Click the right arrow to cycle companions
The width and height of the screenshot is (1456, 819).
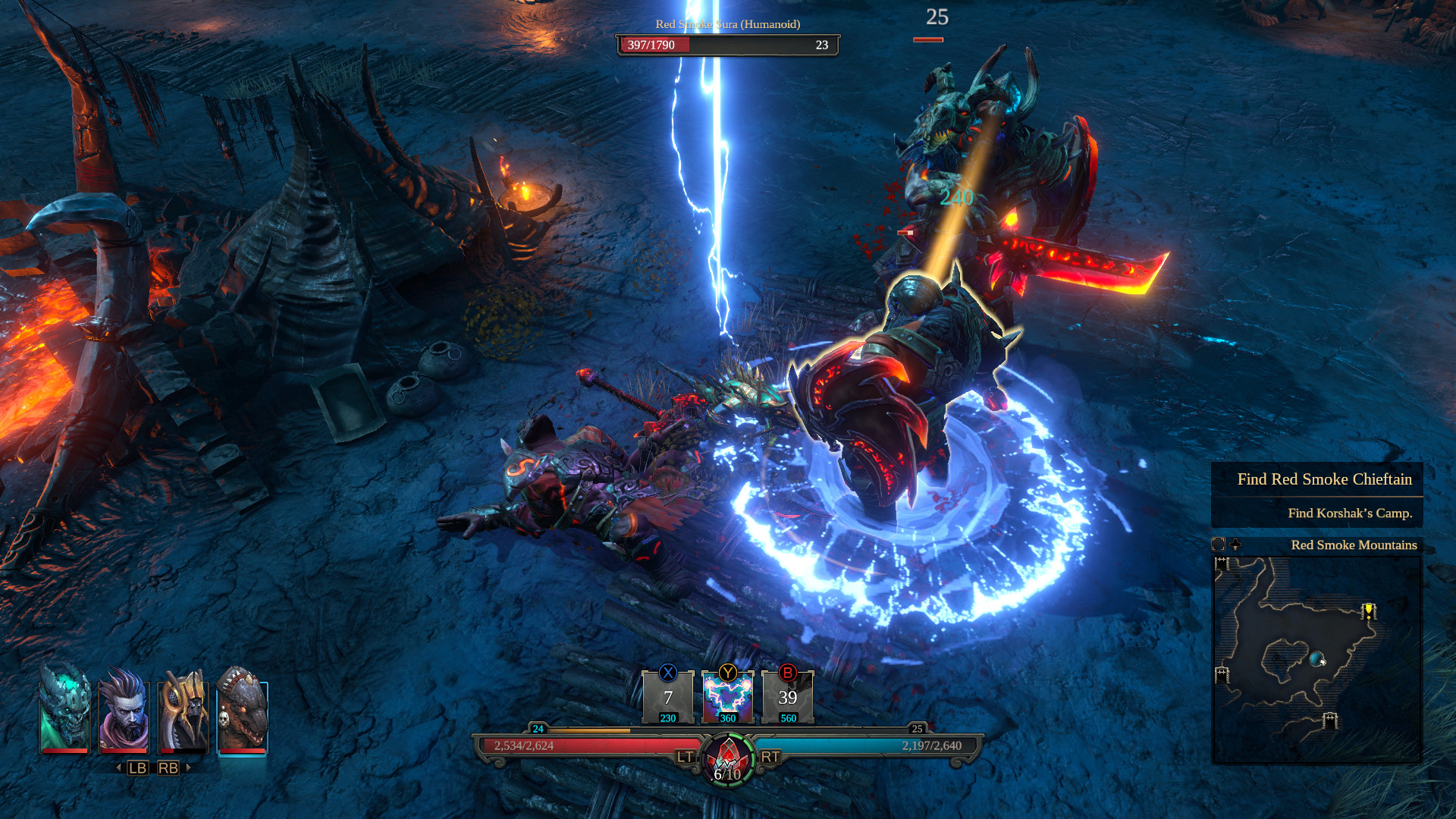(x=188, y=768)
